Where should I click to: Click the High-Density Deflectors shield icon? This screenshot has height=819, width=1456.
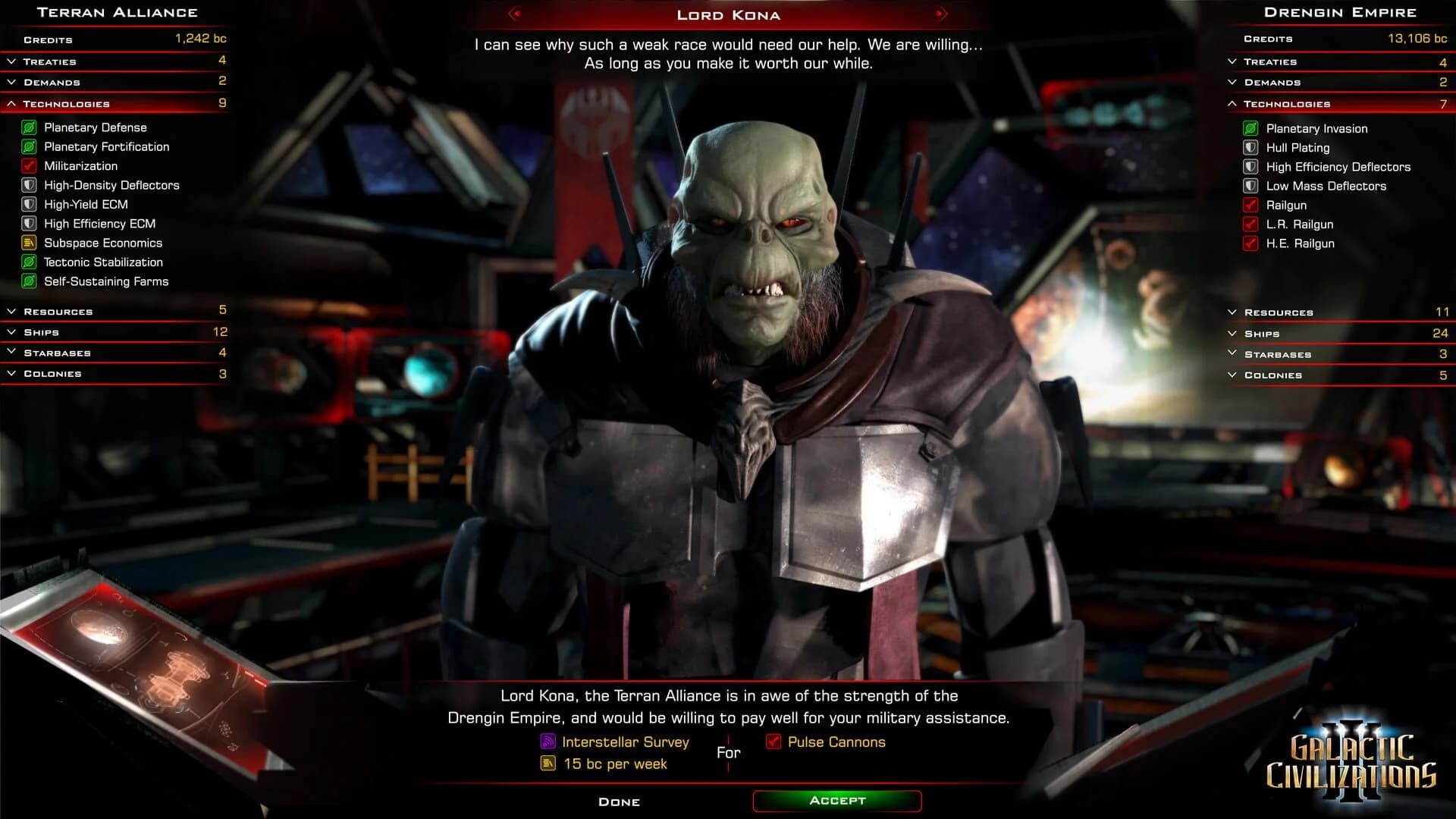pos(29,185)
